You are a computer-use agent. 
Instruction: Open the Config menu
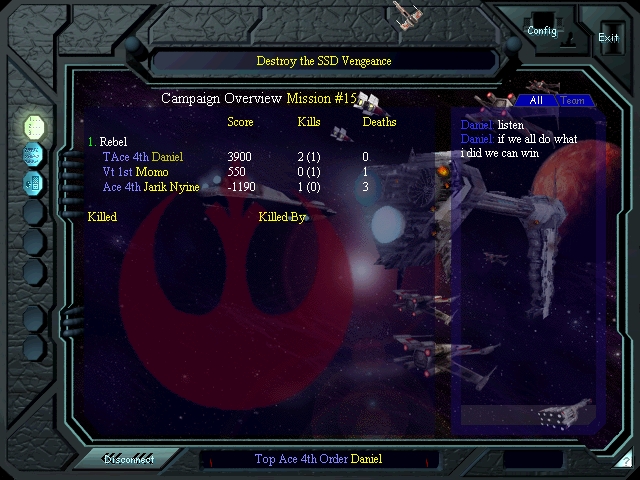pyautogui.click(x=543, y=30)
